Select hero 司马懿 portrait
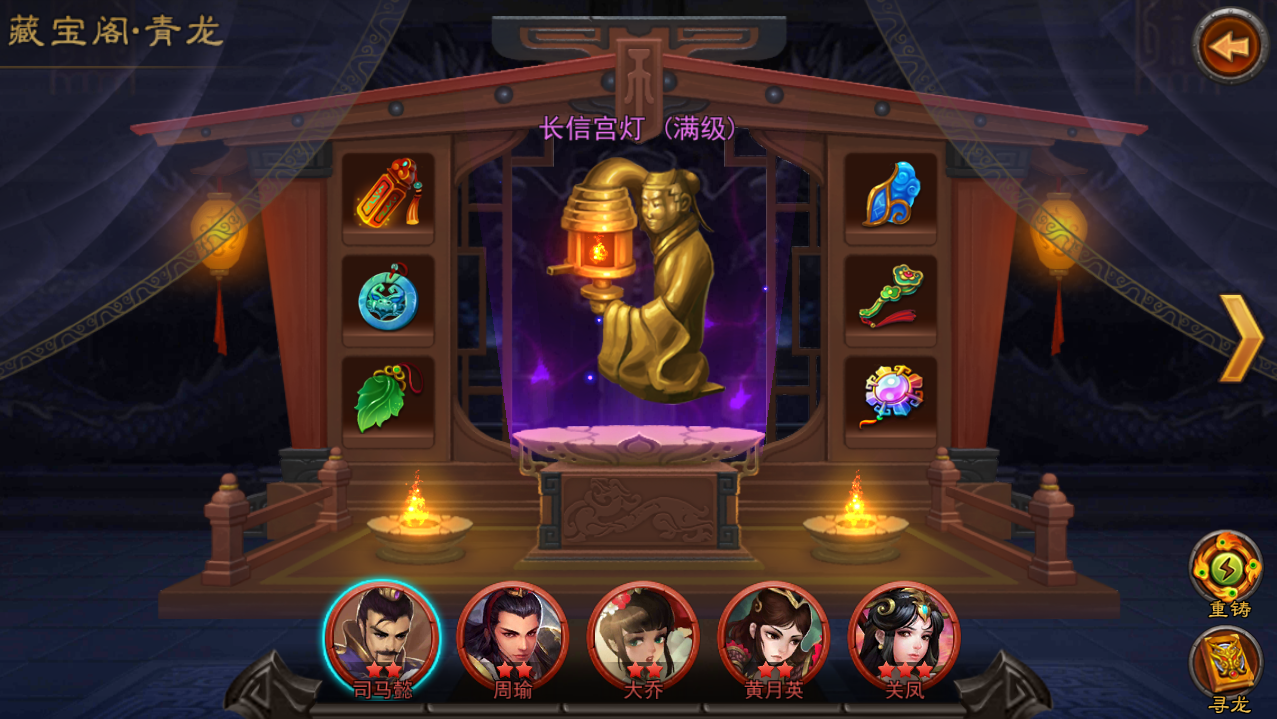Viewport: 1277px width, 719px height. pyautogui.click(x=383, y=637)
